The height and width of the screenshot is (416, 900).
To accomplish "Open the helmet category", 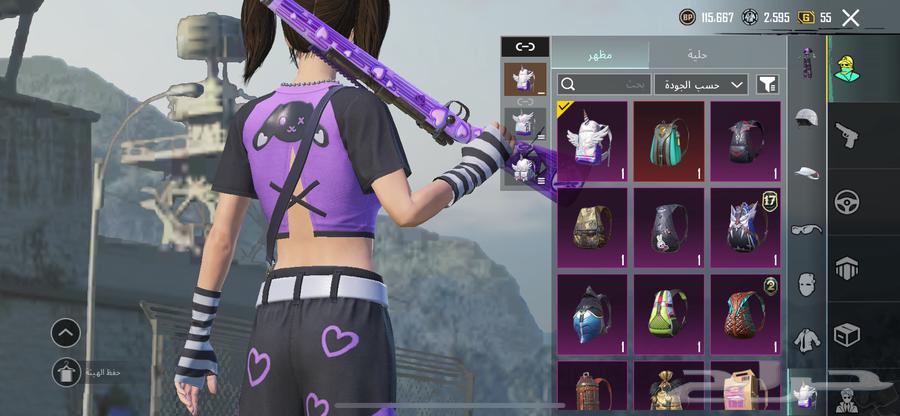I will pos(807,118).
